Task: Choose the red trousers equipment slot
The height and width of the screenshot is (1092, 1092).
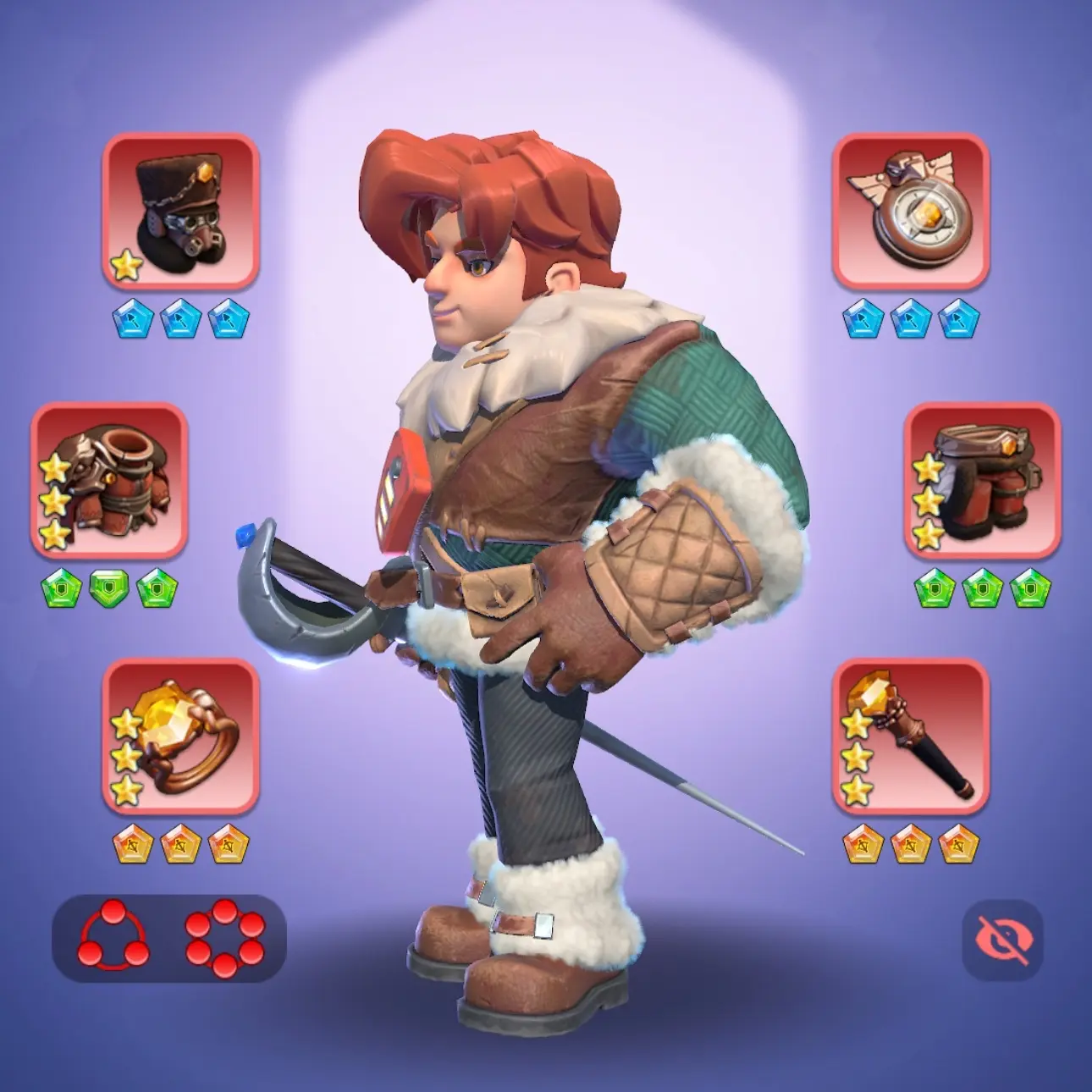Action: coord(982,480)
